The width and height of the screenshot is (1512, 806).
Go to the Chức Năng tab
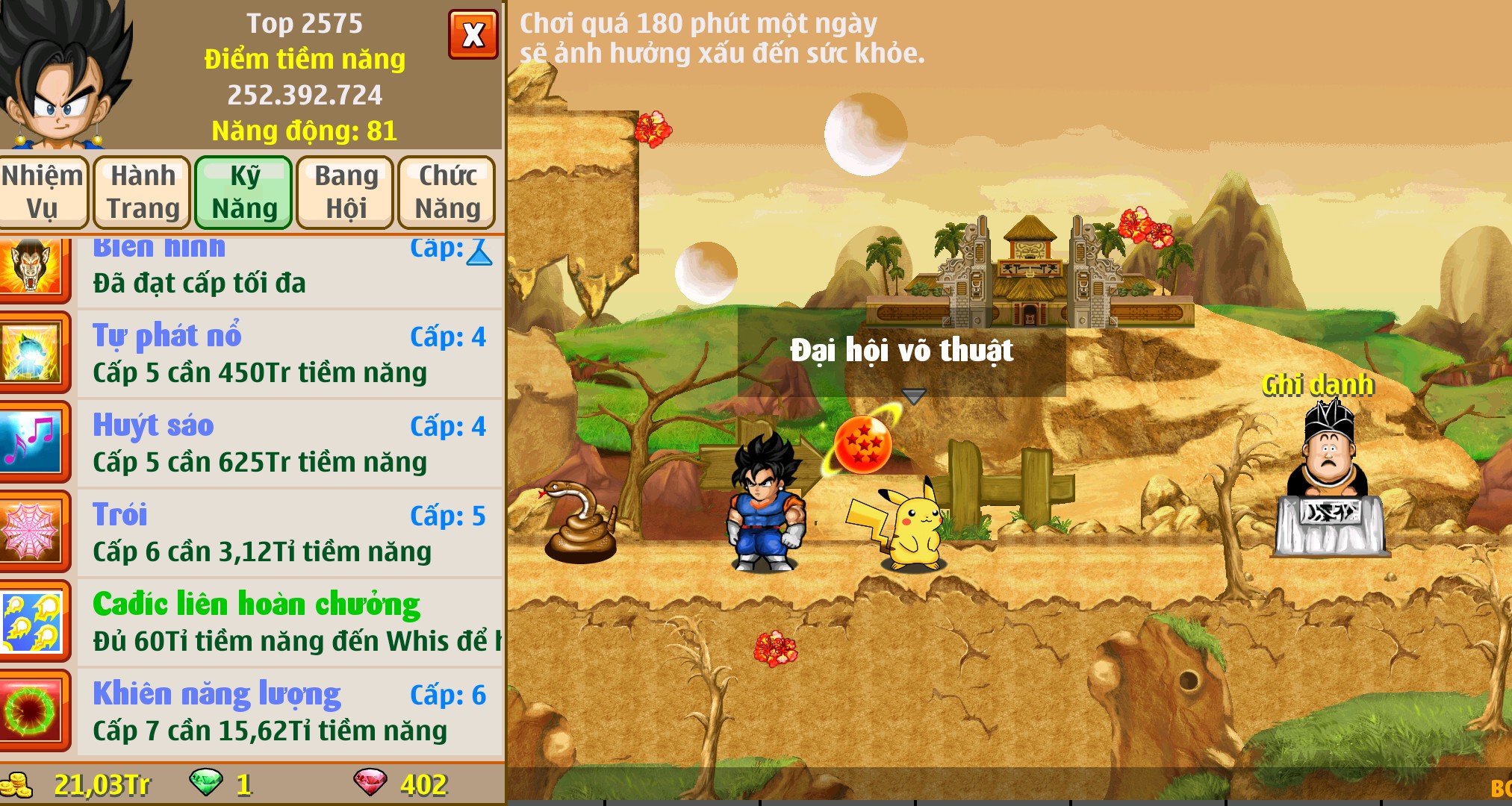pyautogui.click(x=447, y=192)
